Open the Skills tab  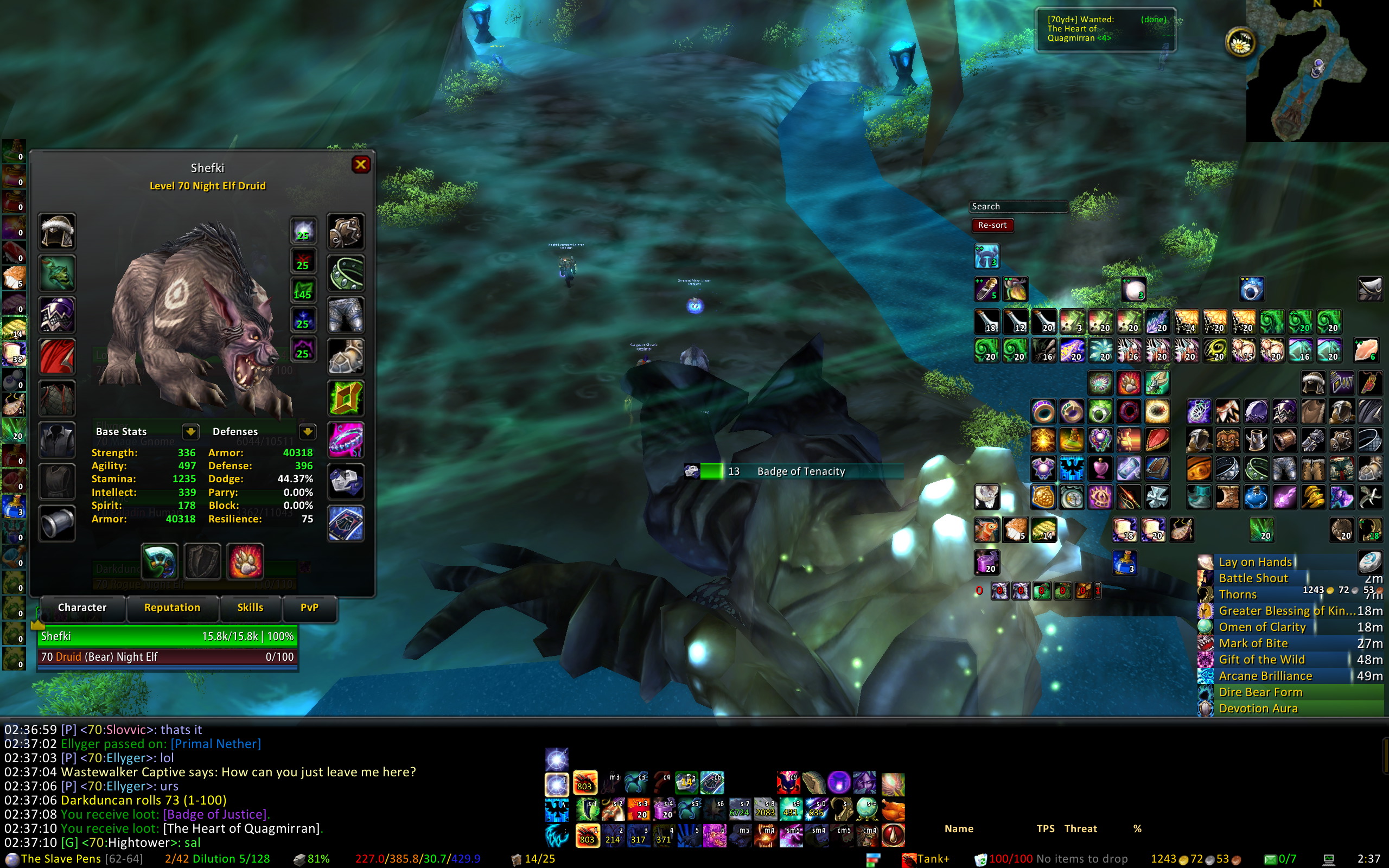[250, 608]
